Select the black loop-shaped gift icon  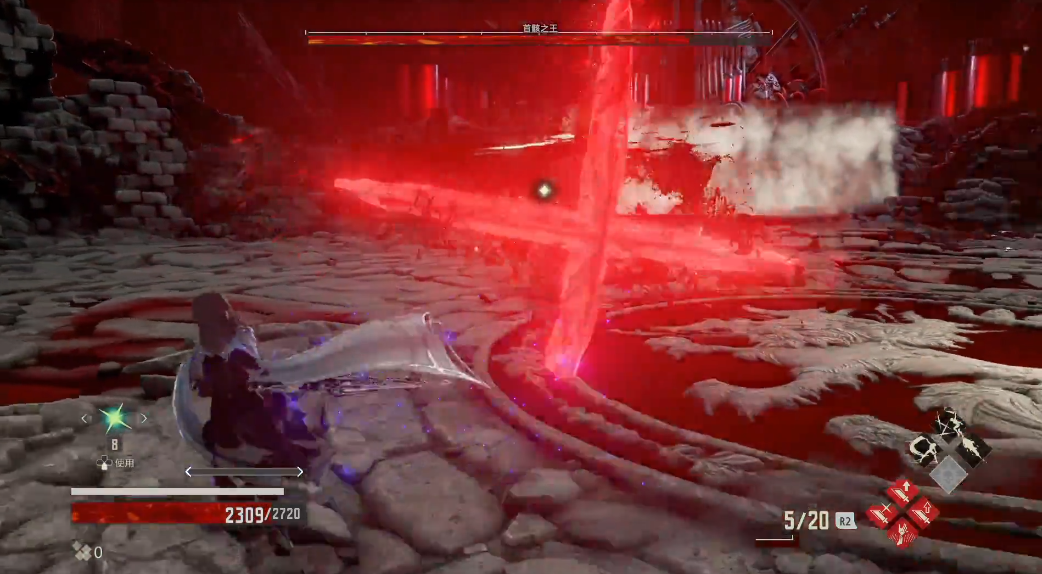click(x=925, y=449)
